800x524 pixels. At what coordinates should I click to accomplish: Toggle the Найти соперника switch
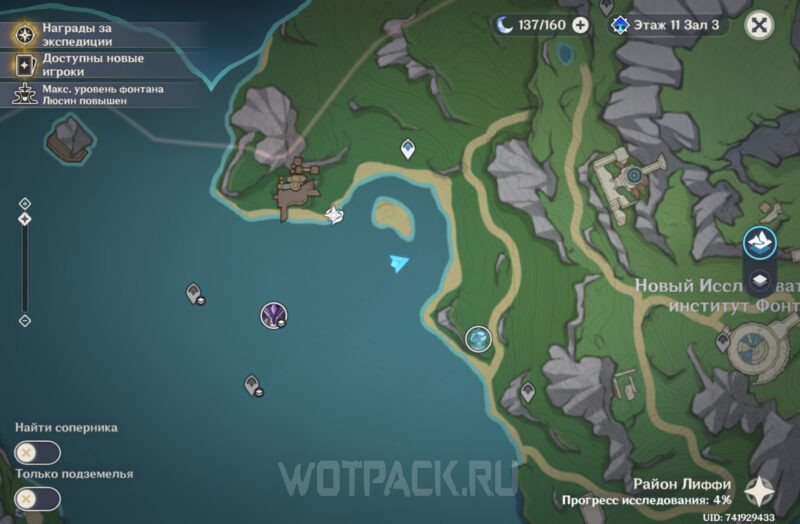click(x=38, y=452)
